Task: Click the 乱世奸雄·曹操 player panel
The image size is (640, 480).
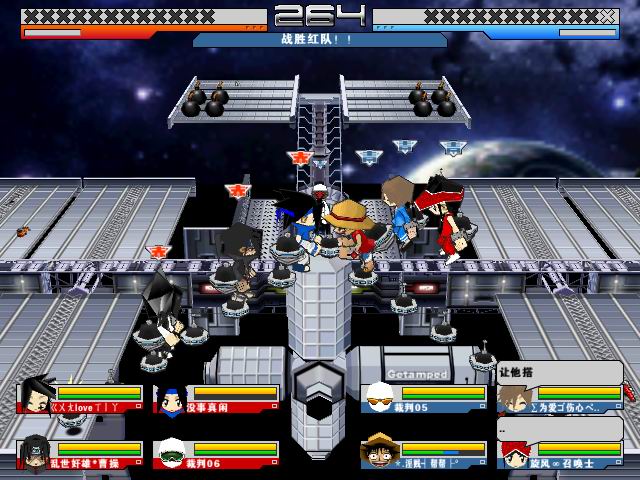Action: (77, 454)
